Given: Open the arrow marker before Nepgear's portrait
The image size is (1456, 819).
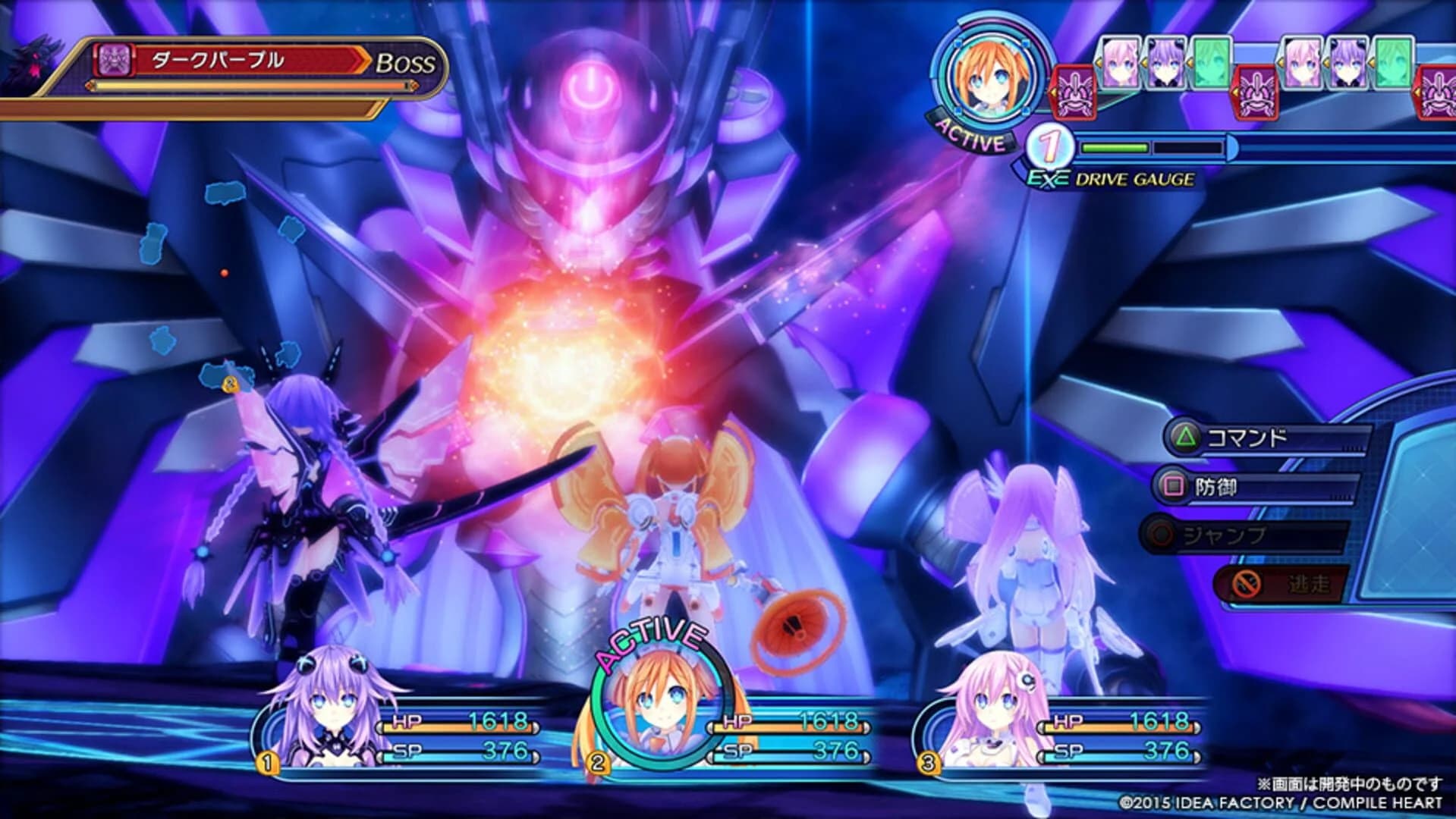Looking at the screenshot, I should click(x=1099, y=61).
